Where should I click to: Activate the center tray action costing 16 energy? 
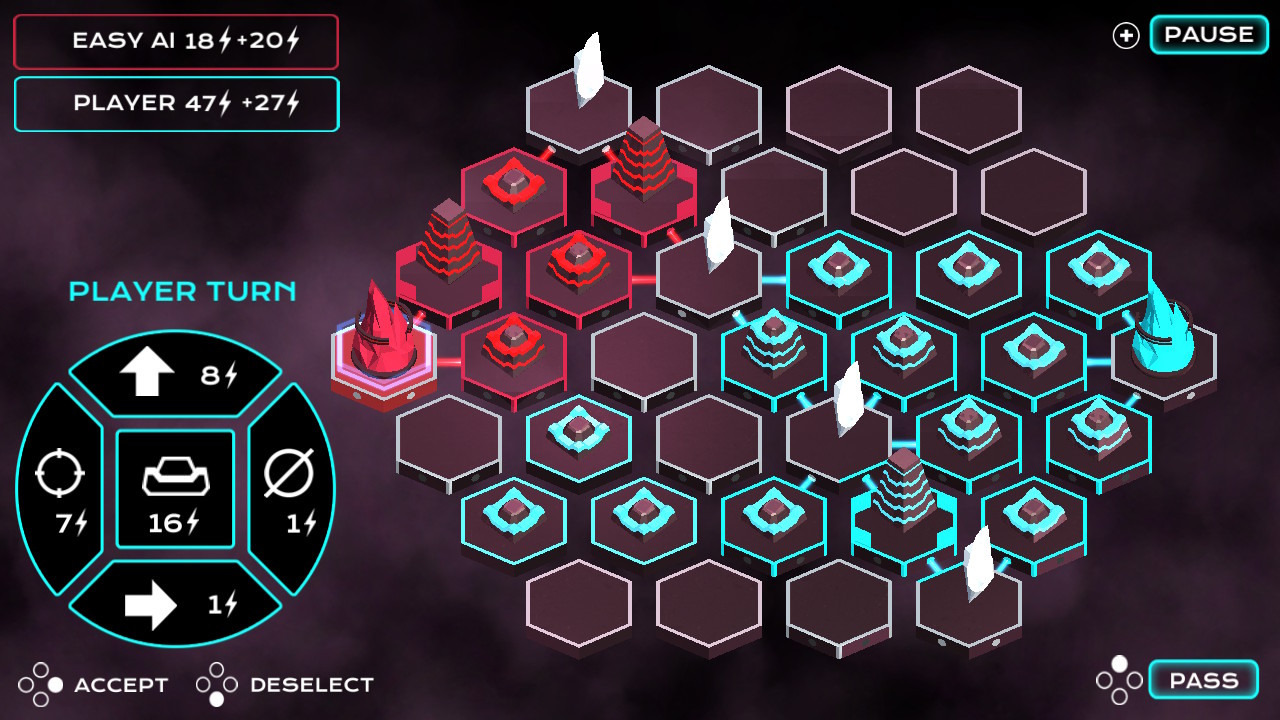175,488
